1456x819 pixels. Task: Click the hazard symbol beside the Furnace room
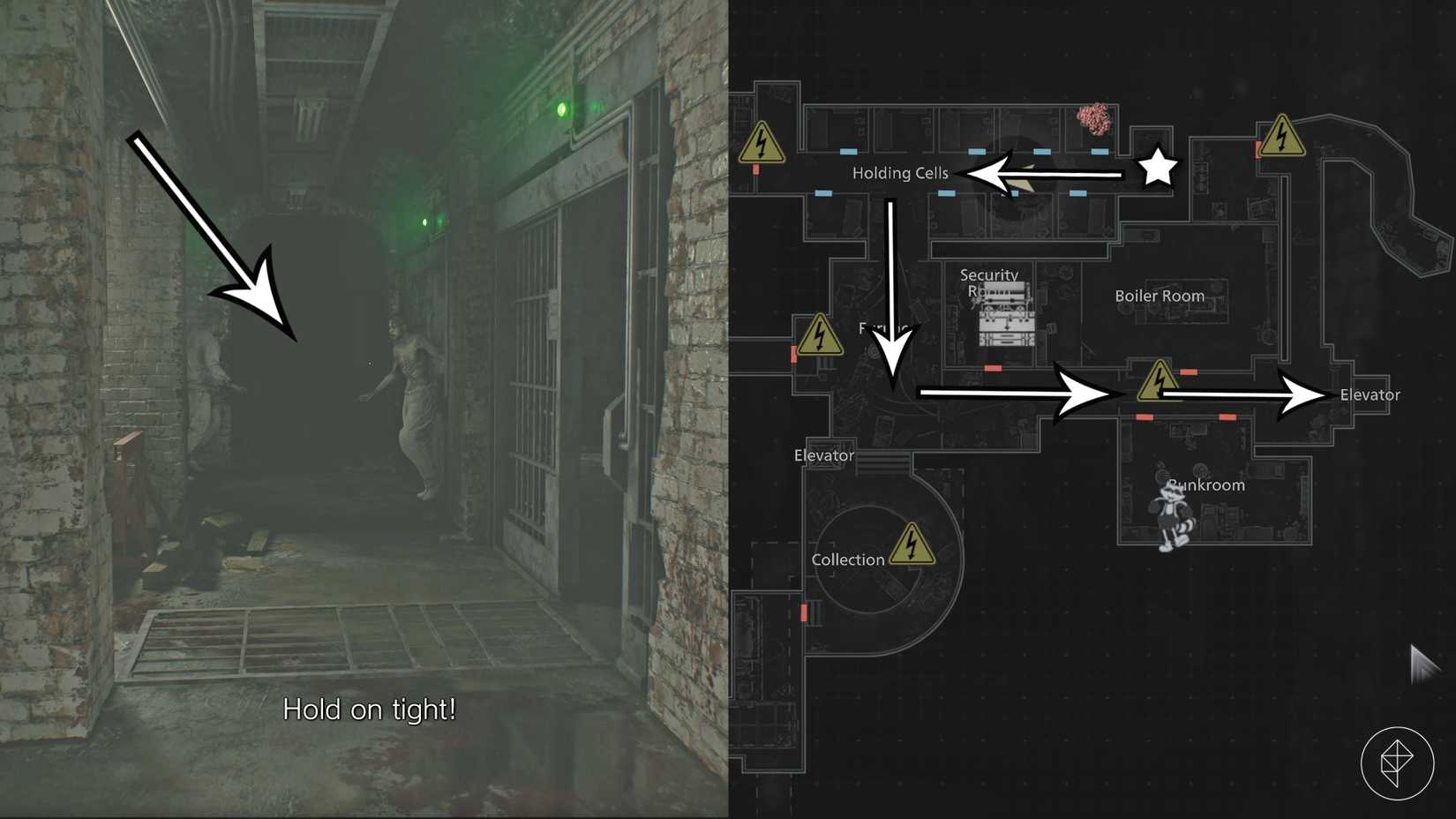pos(822,335)
